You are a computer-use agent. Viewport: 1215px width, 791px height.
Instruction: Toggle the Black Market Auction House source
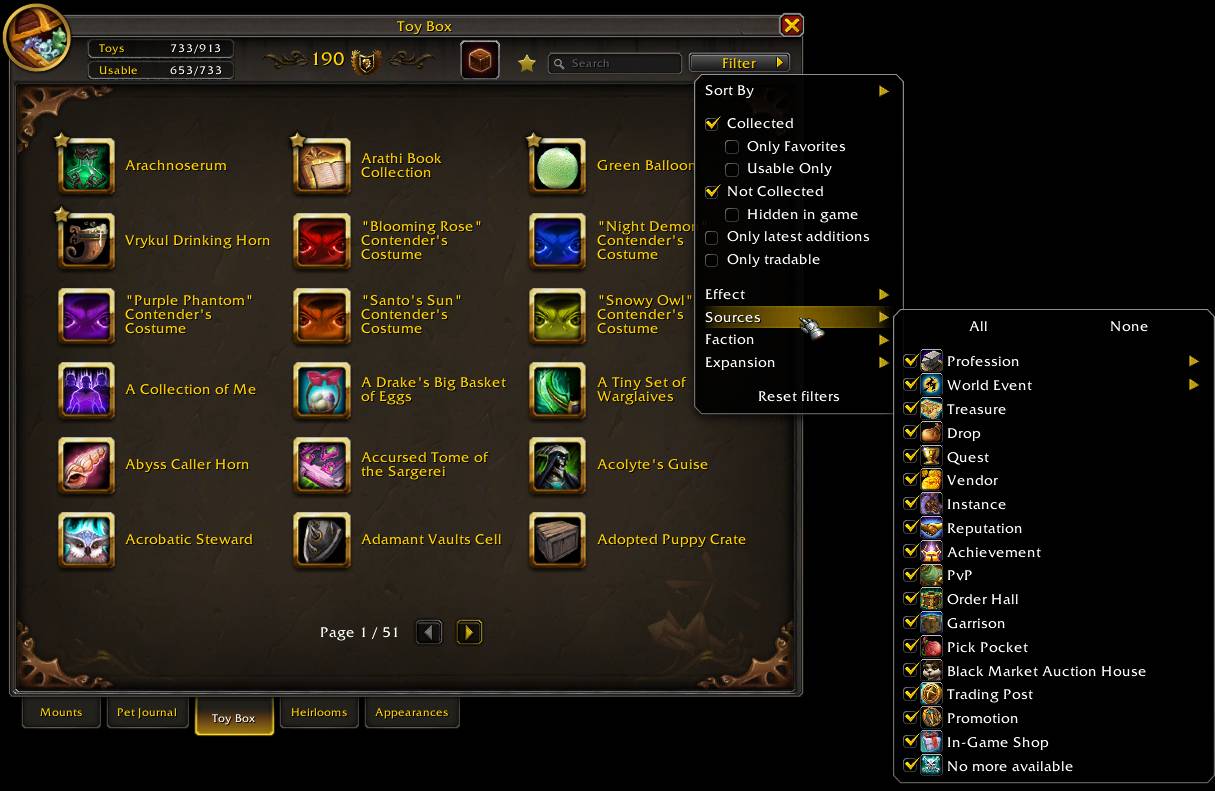point(911,671)
